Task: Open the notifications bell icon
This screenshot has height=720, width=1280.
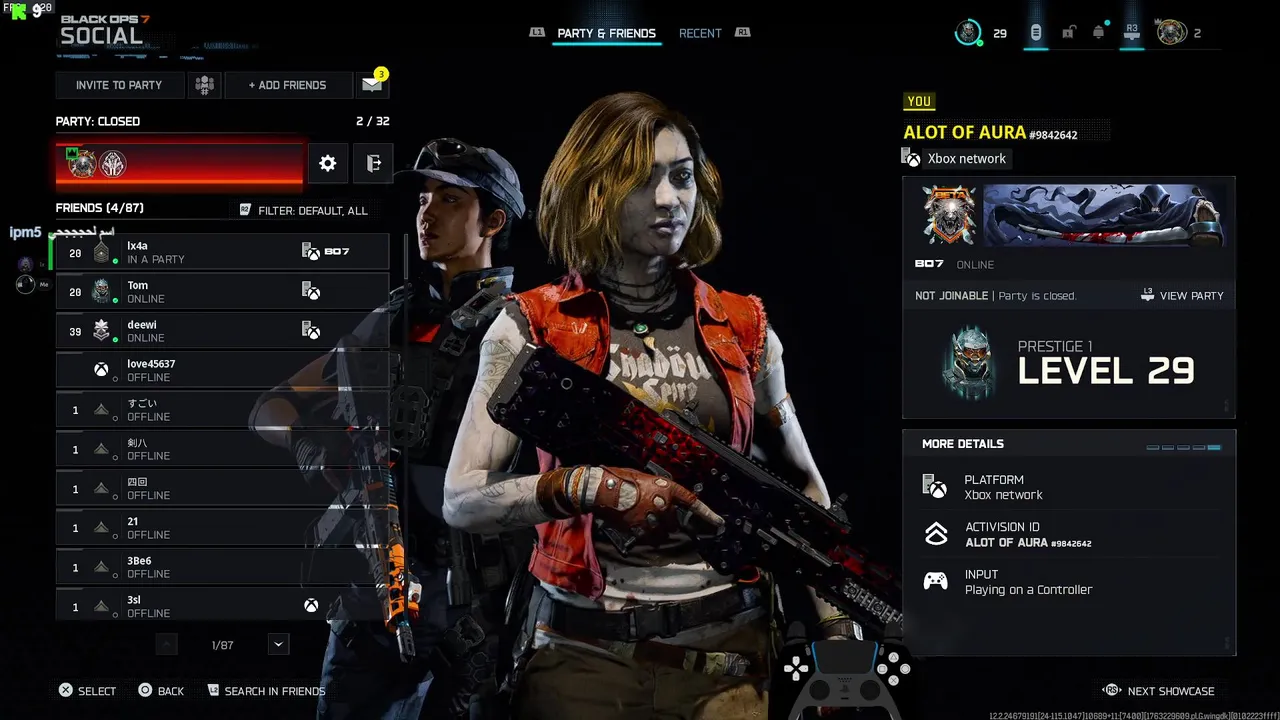Action: point(1098,33)
